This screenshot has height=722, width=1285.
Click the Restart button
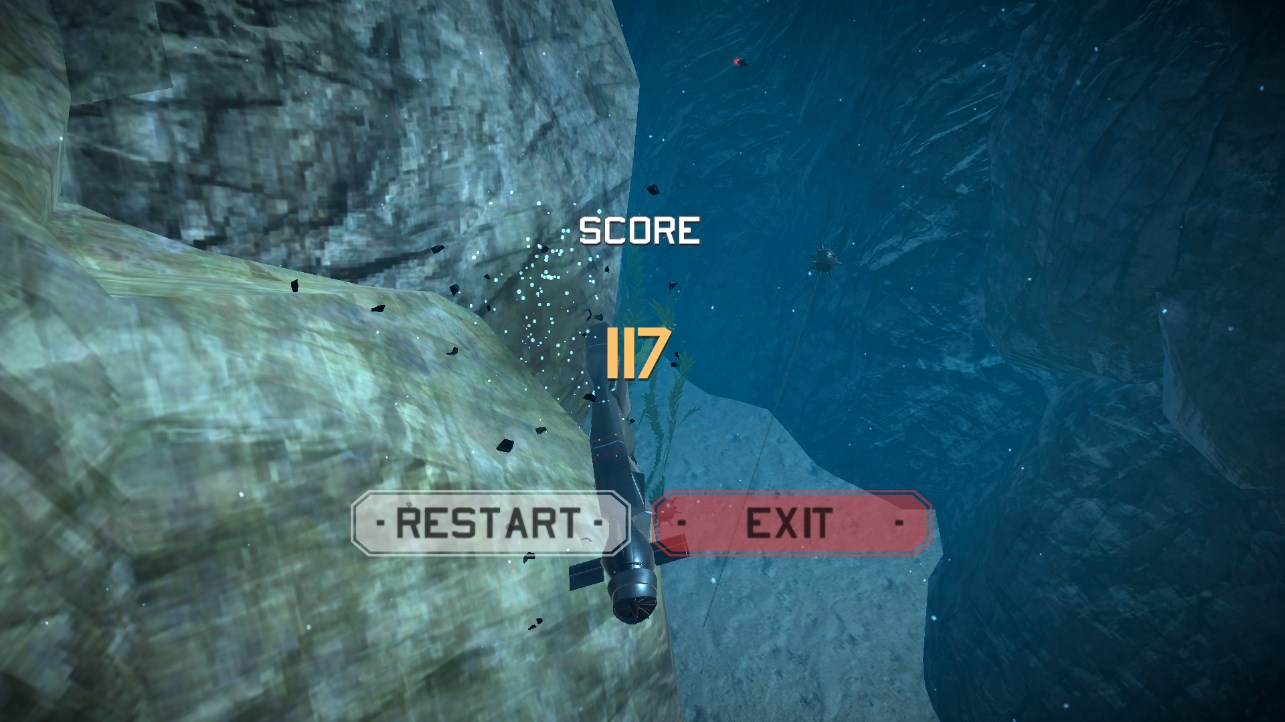(x=490, y=522)
